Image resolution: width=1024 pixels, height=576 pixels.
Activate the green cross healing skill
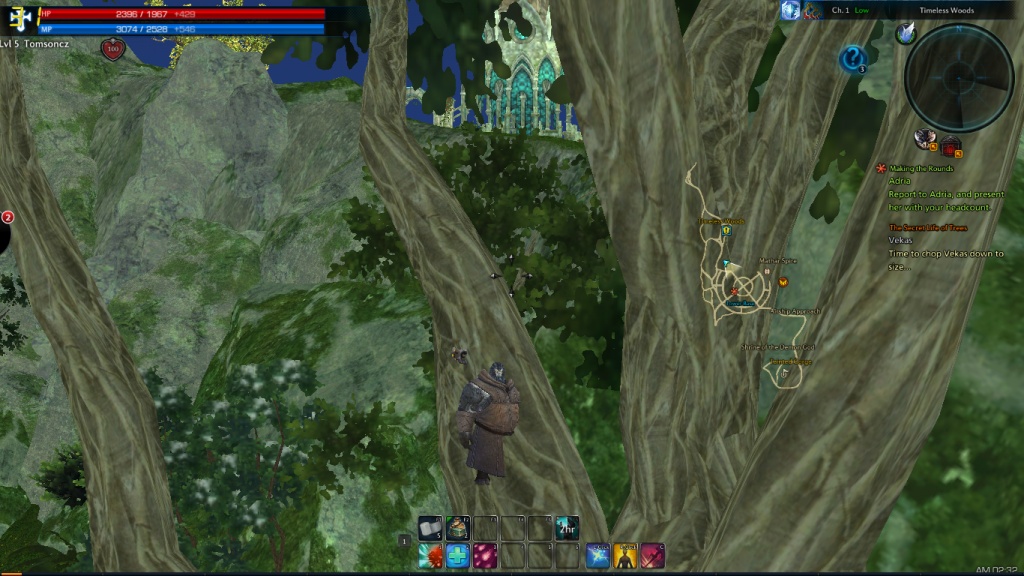(458, 555)
